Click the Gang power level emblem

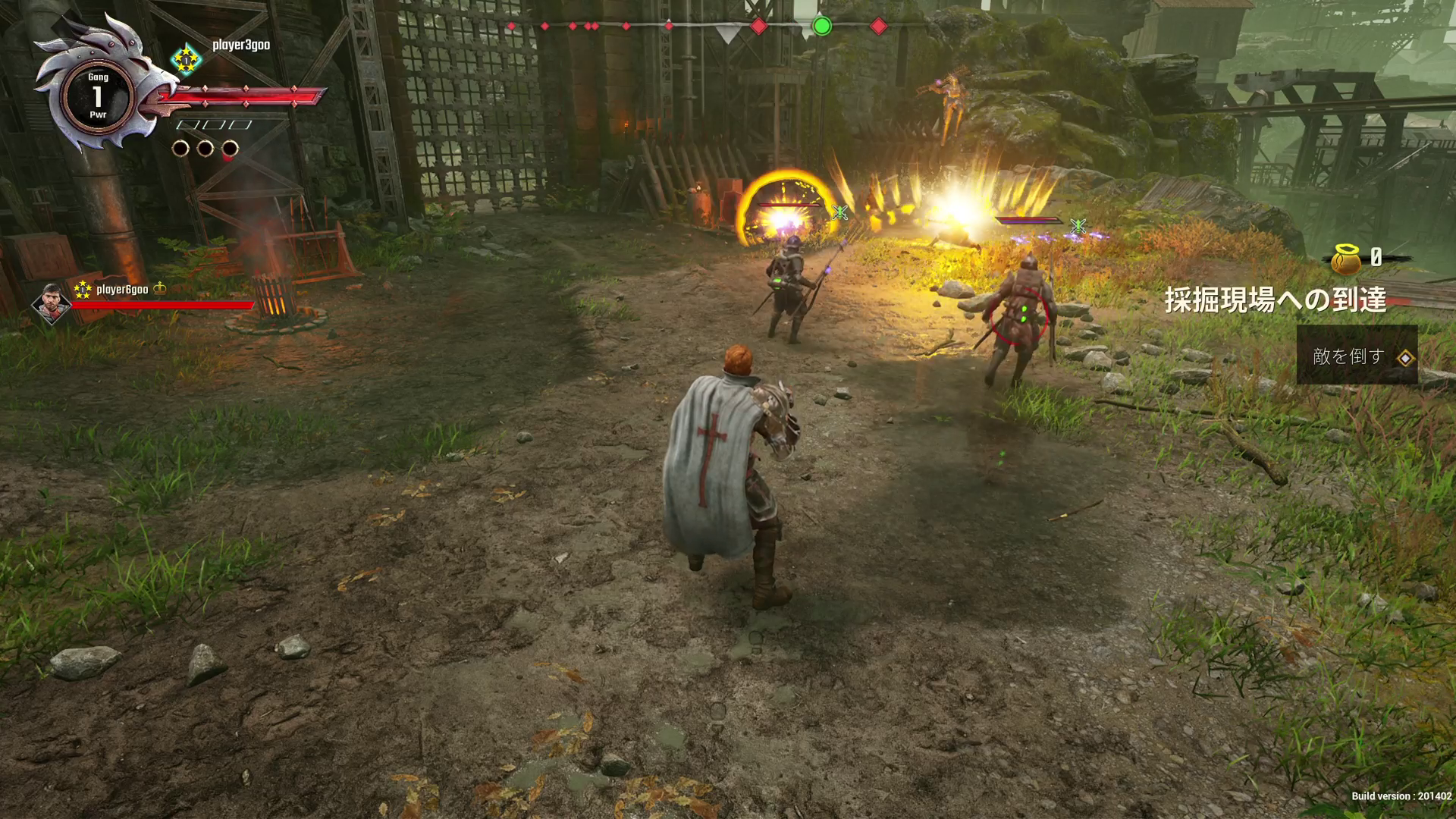[98, 96]
